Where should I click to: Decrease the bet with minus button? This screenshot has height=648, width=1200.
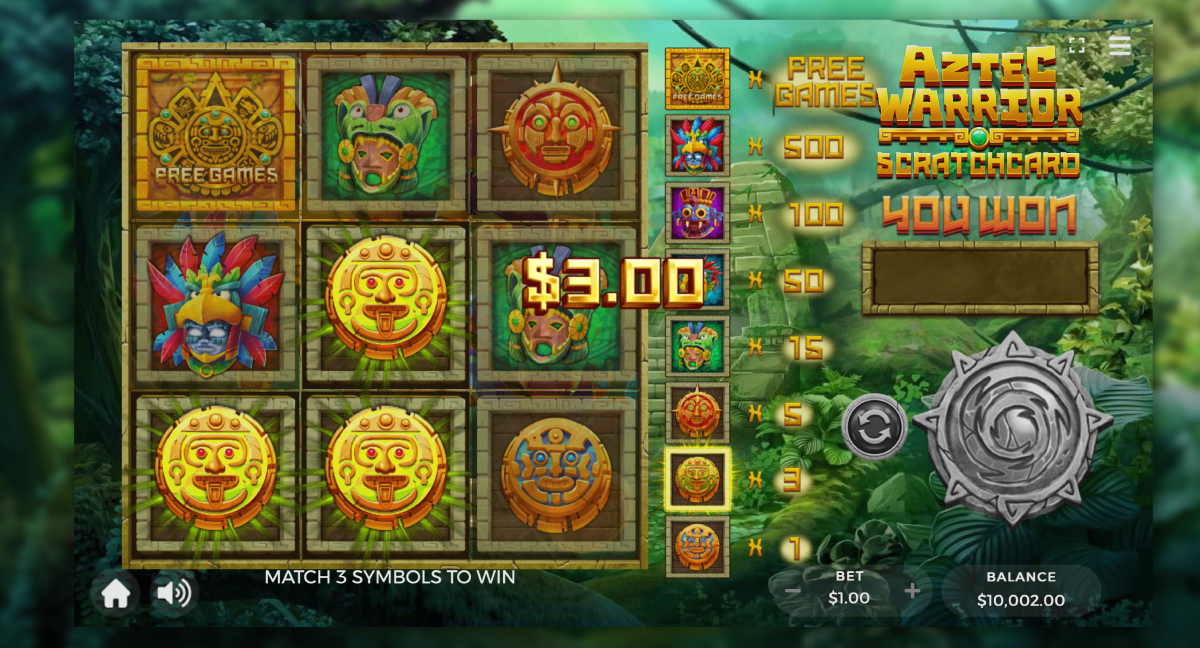[x=792, y=591]
